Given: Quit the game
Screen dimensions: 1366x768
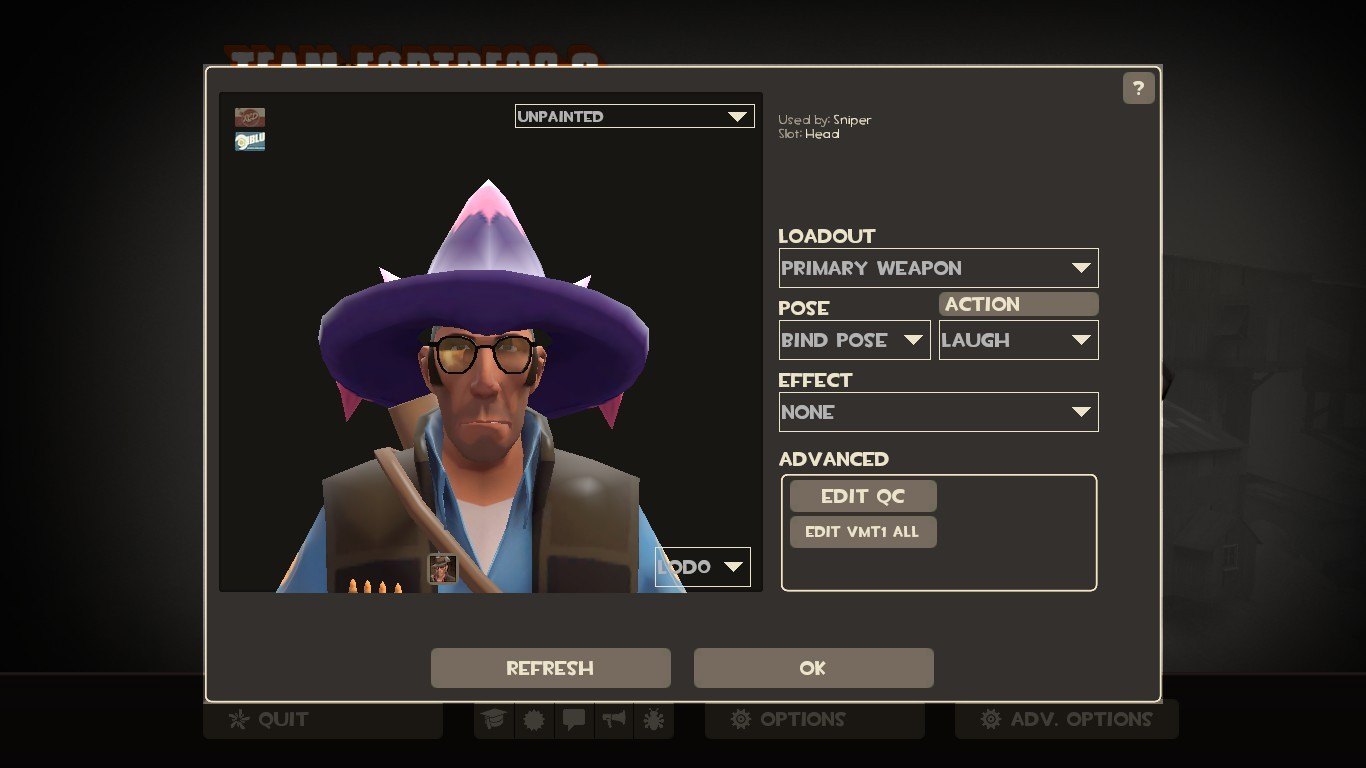Looking at the screenshot, I should [322, 719].
